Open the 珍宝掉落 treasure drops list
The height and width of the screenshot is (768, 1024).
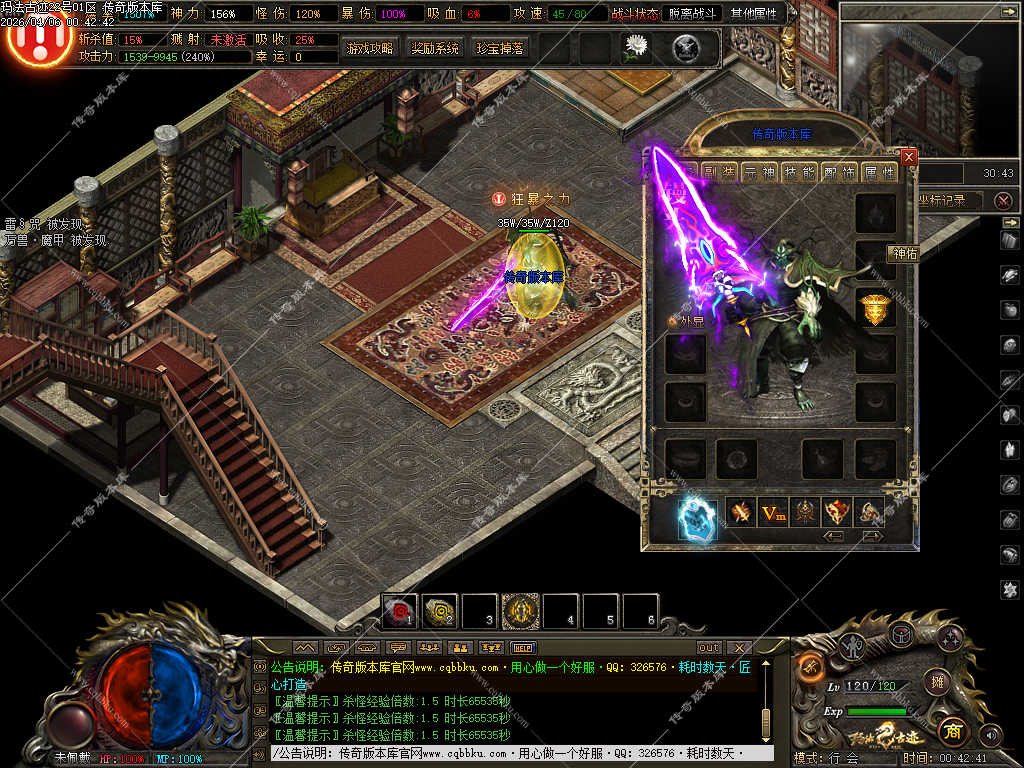(500, 48)
